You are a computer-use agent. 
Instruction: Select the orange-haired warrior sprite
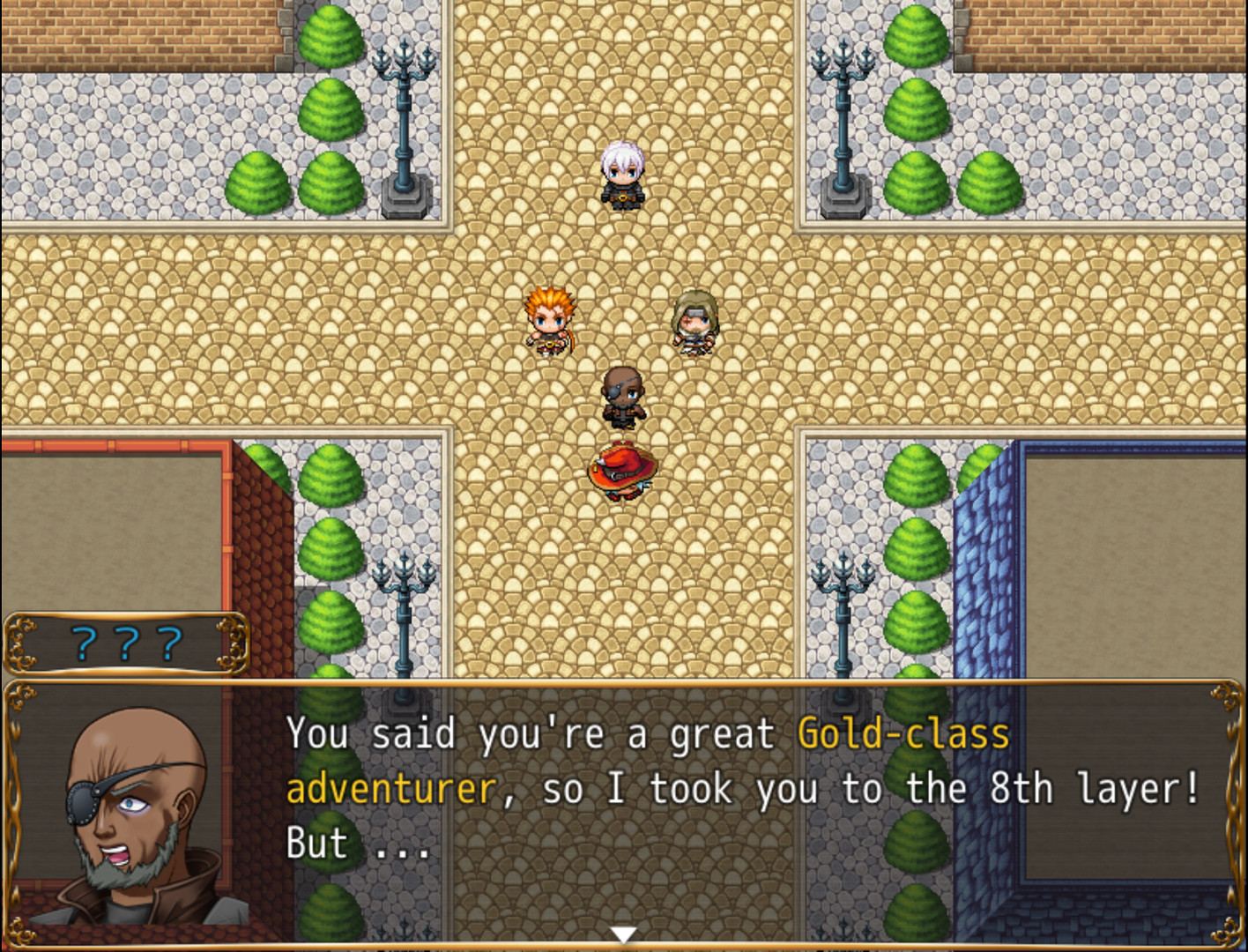[547, 322]
